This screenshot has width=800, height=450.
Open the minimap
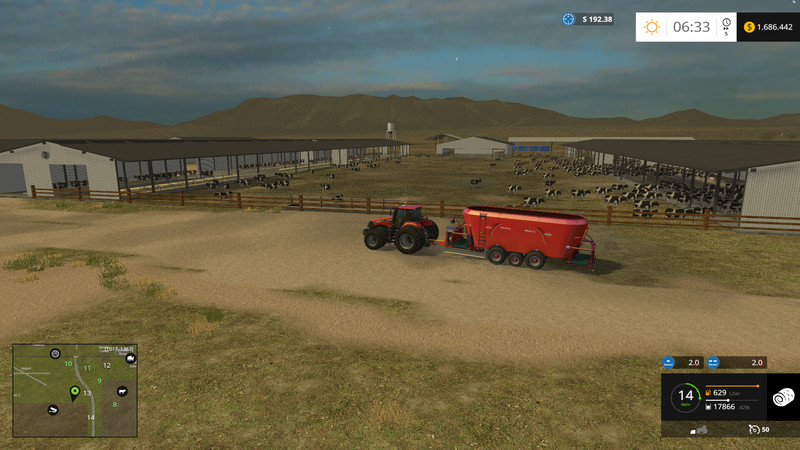click(75, 390)
